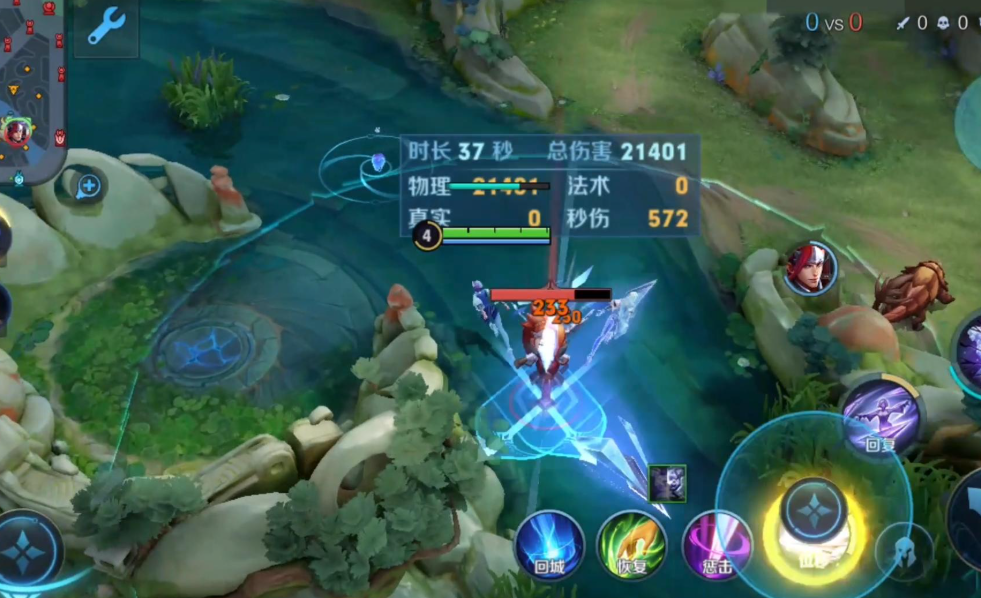Open the quick chat plus bubble
The height and width of the screenshot is (598, 981).
click(89, 185)
